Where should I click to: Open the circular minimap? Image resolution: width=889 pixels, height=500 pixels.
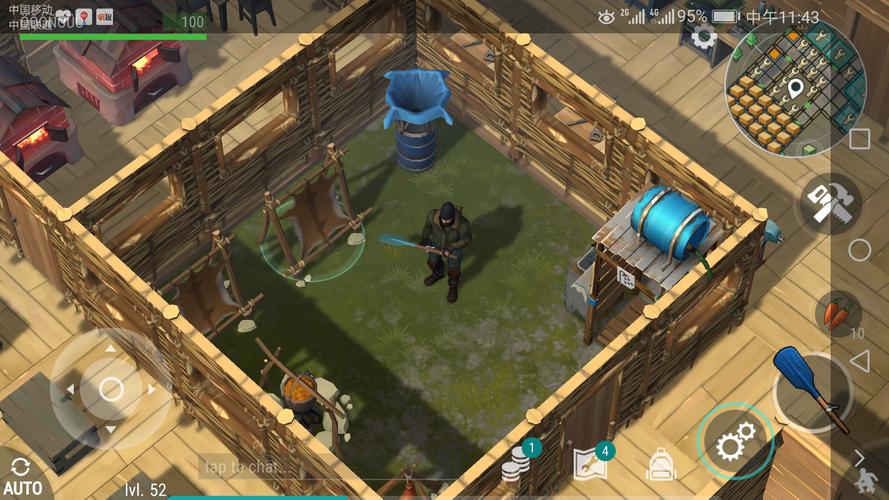(795, 88)
